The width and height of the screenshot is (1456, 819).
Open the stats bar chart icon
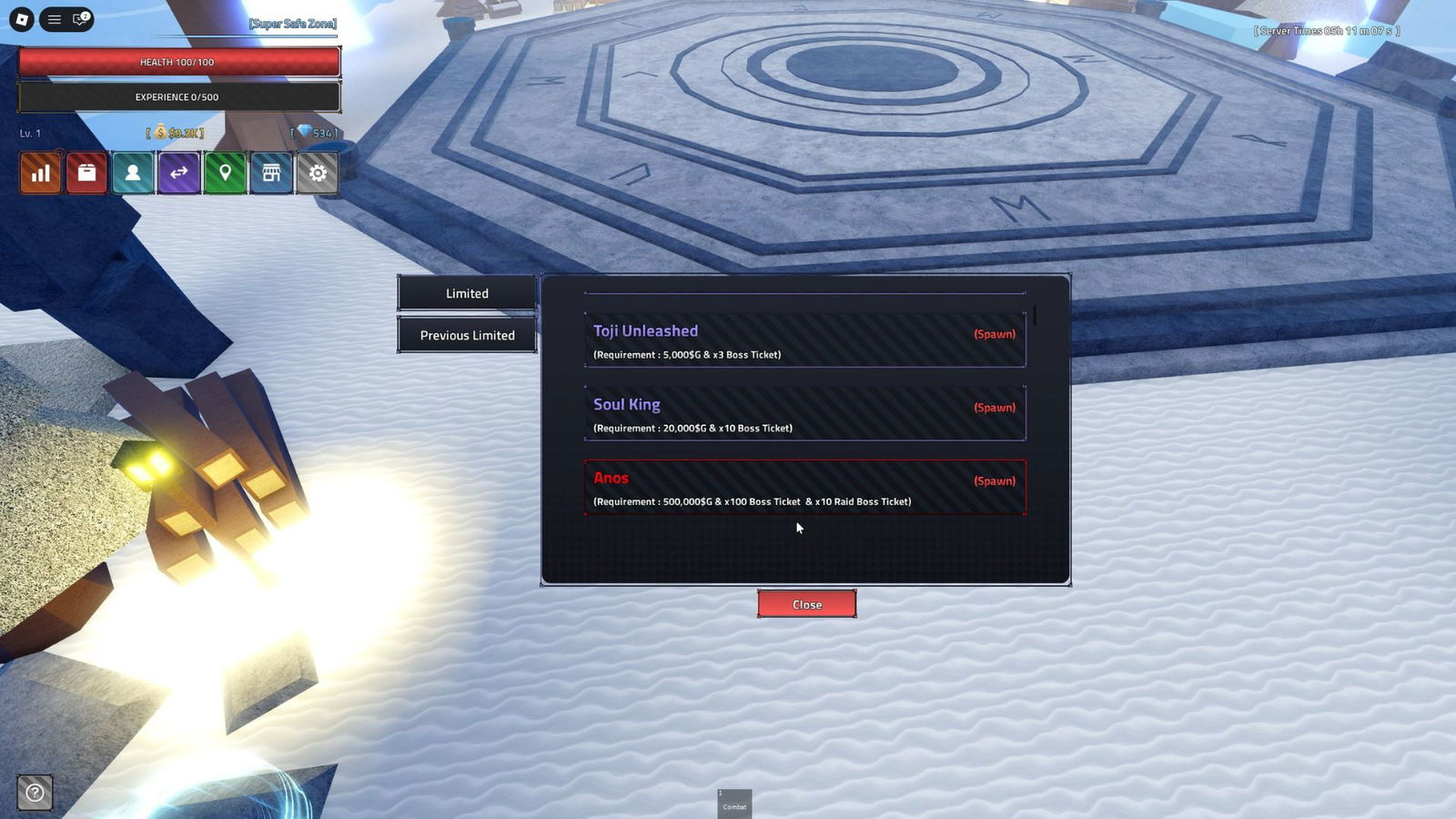tap(39, 172)
